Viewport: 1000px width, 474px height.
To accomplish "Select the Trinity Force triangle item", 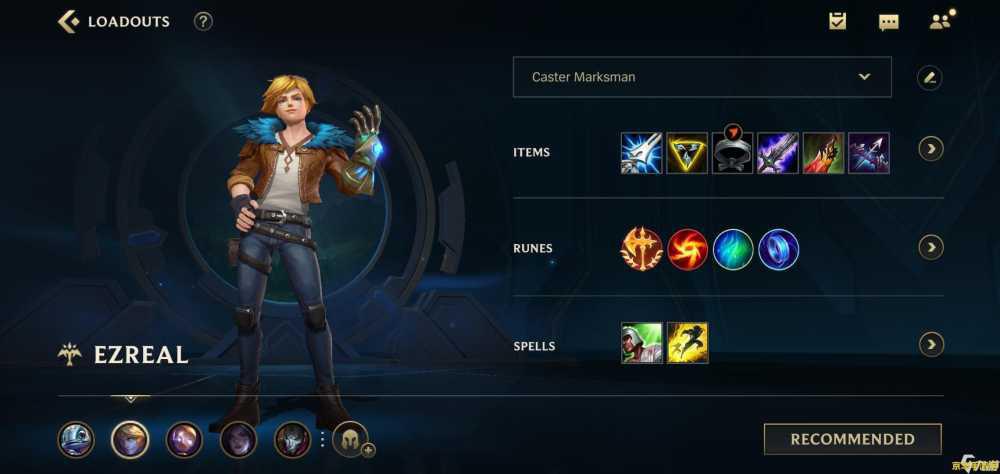I will [x=687, y=153].
